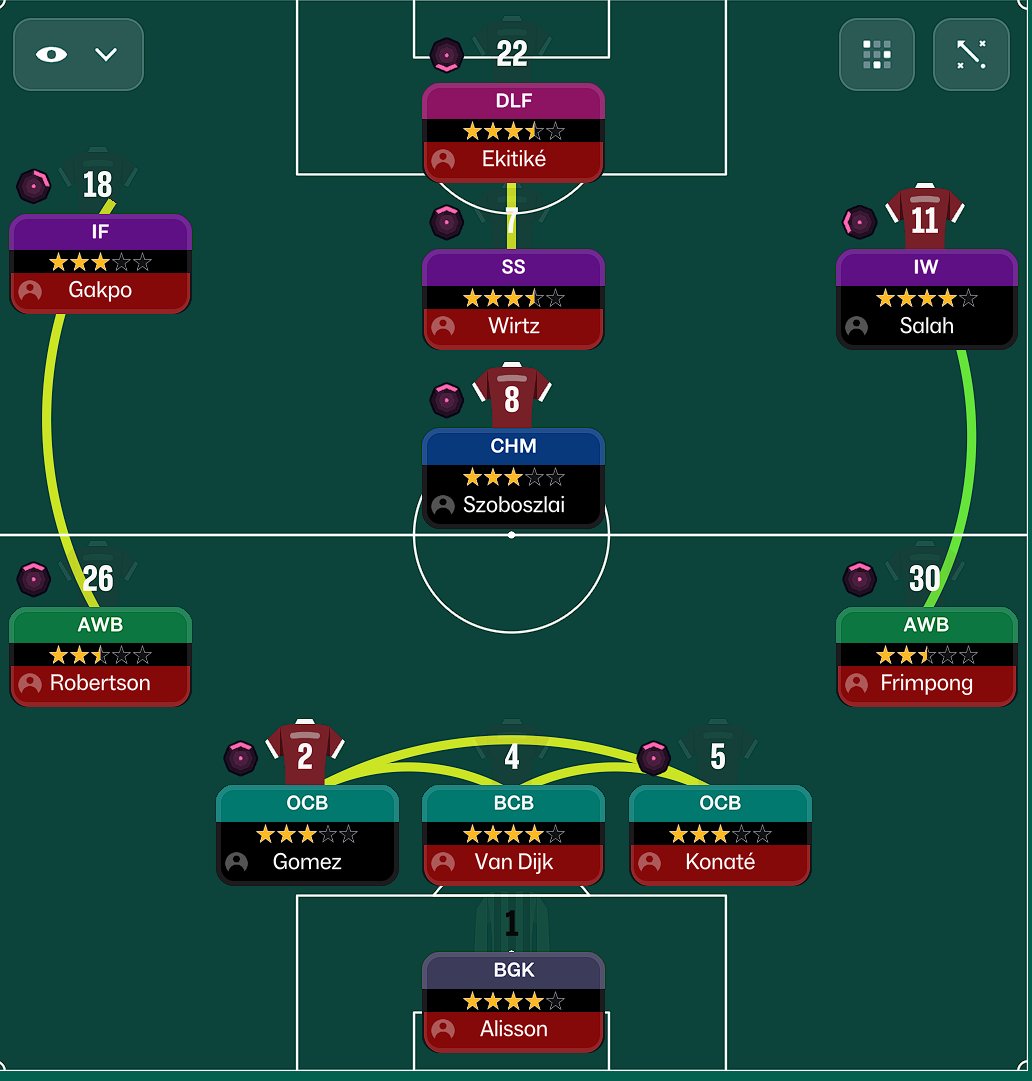
Task: Click the DLF role label on Ekitiké
Action: 513,101
